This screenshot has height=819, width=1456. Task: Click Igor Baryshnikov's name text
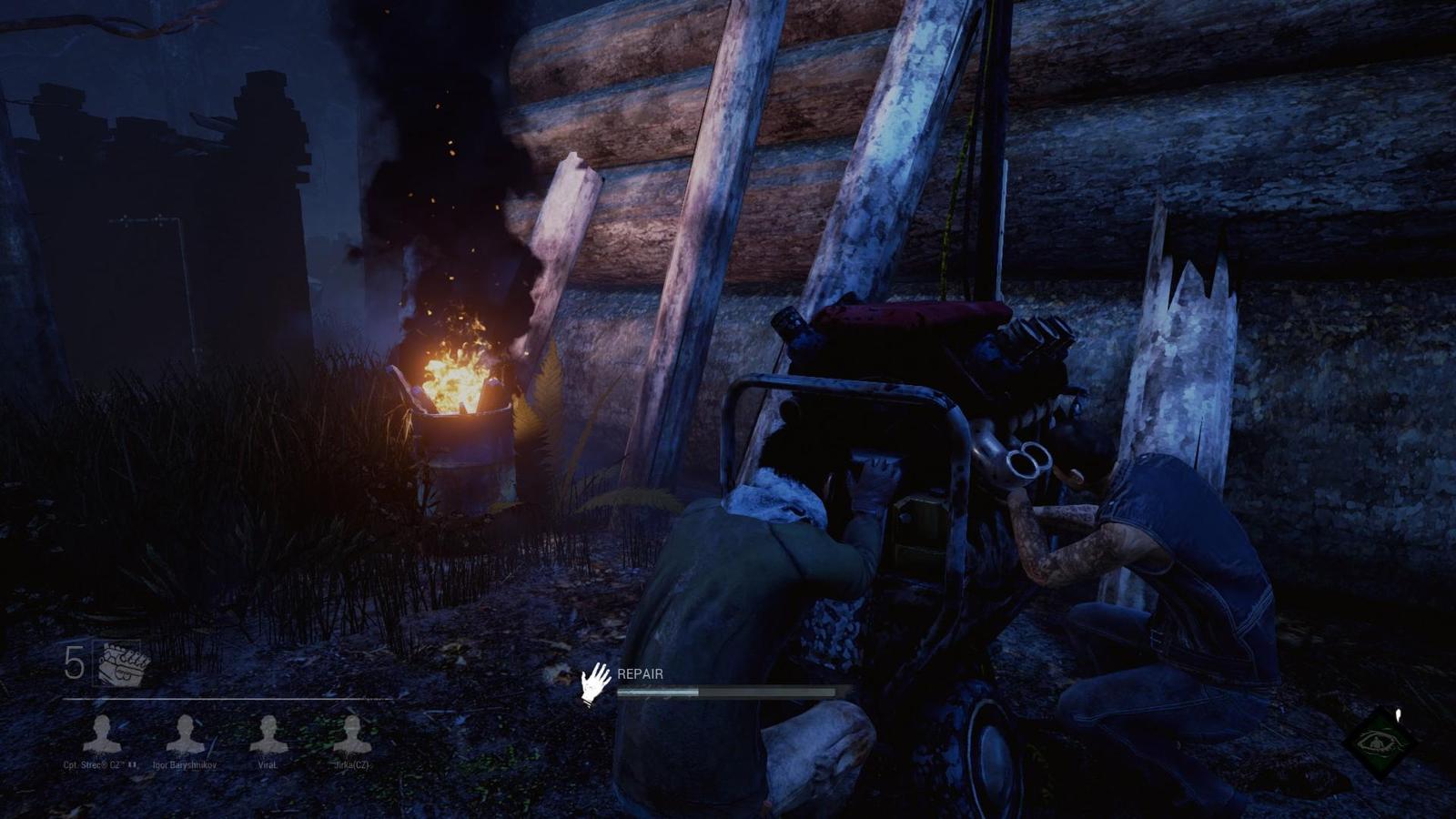click(187, 767)
